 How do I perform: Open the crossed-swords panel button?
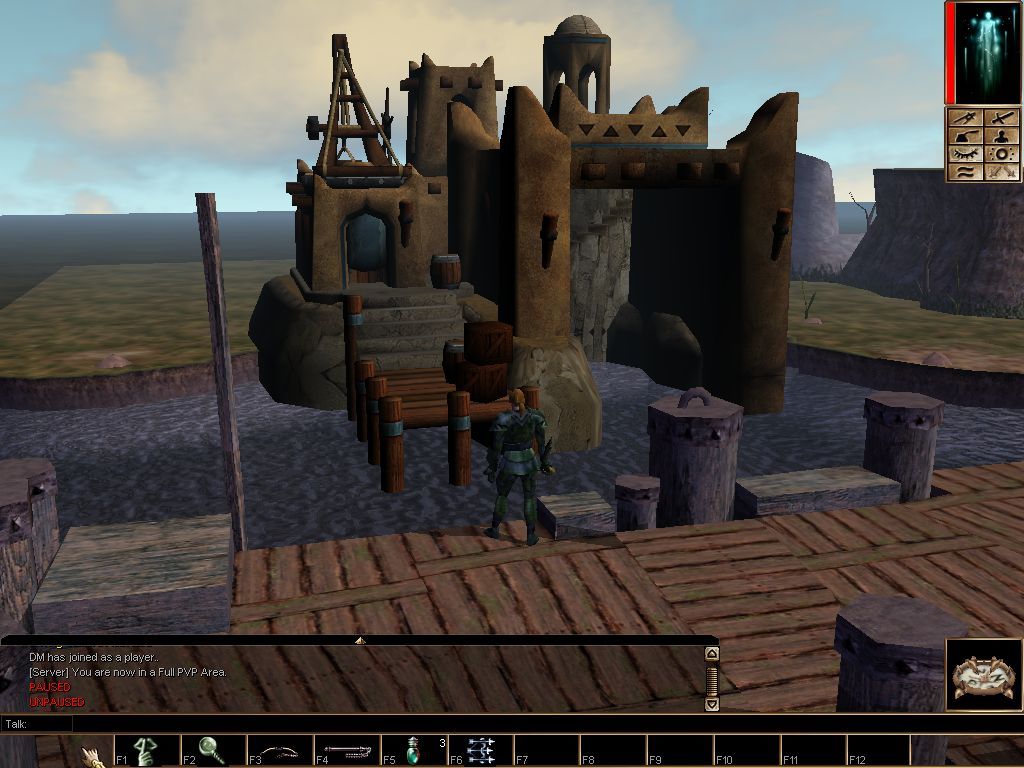pos(964,118)
